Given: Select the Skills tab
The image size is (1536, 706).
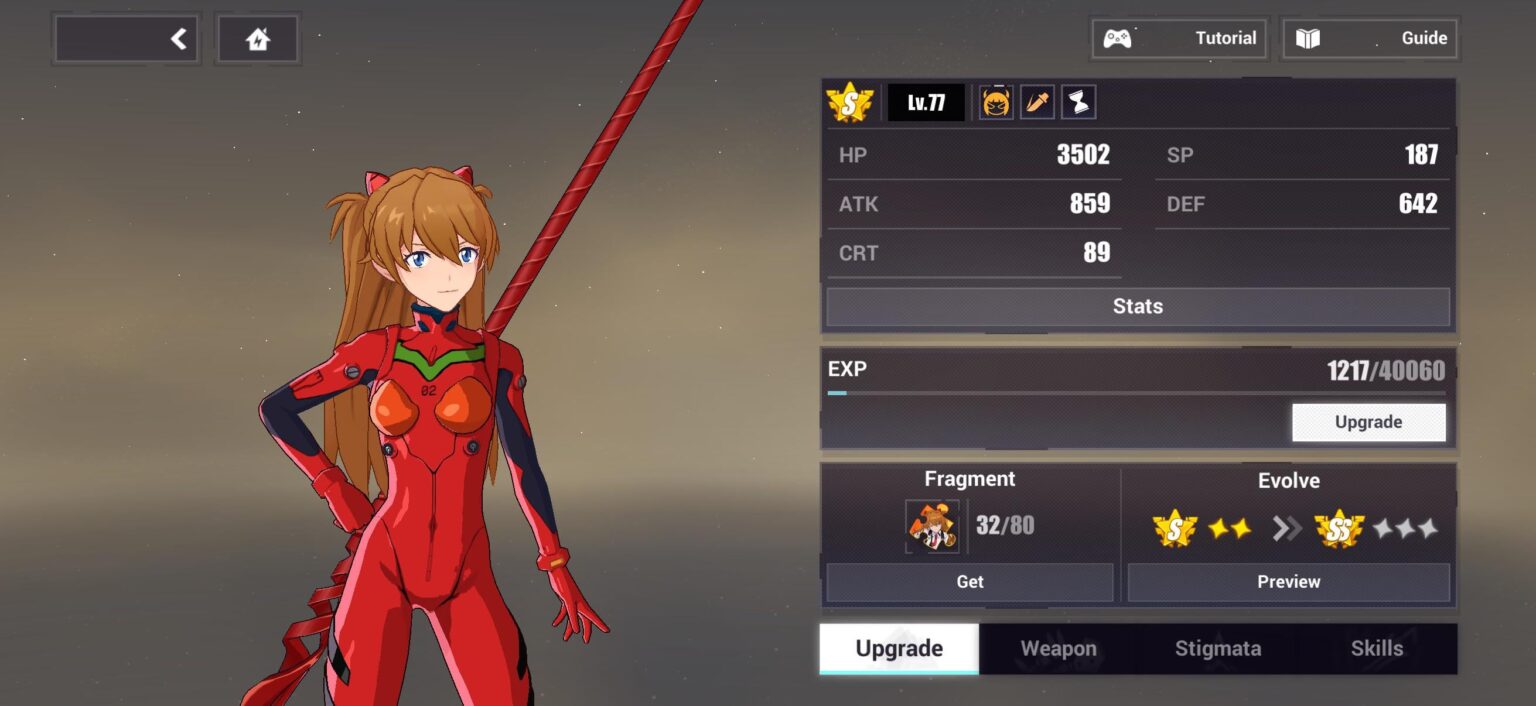Looking at the screenshot, I should pyautogui.click(x=1376, y=649).
